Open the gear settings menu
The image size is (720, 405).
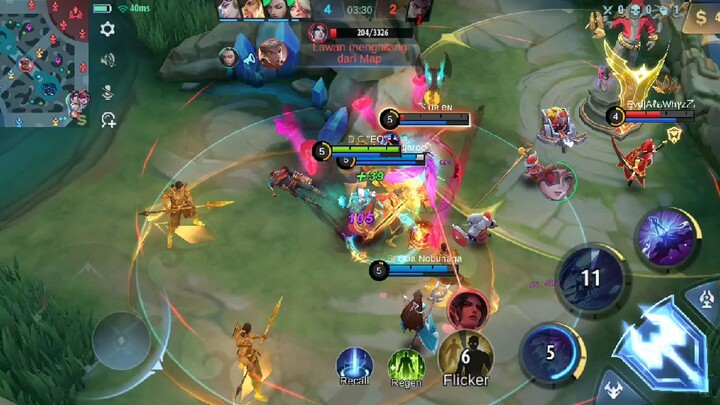pyautogui.click(x=108, y=29)
